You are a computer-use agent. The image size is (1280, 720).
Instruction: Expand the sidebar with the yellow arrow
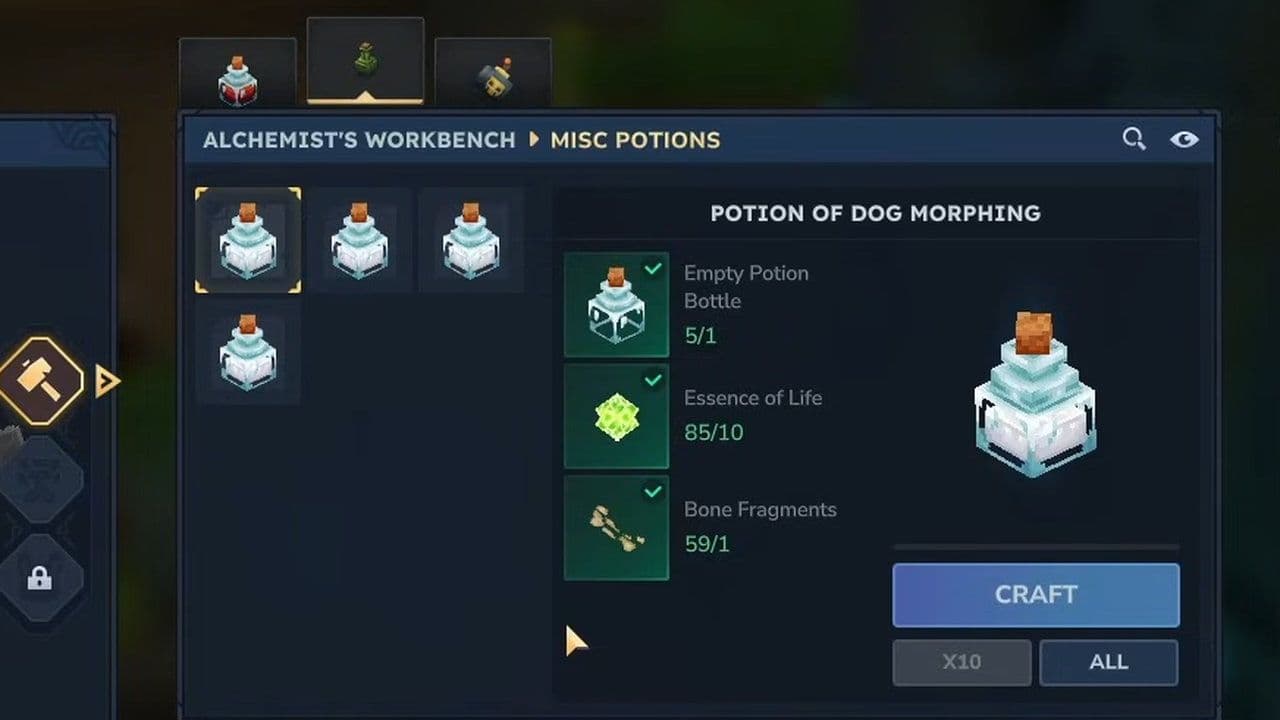(107, 381)
